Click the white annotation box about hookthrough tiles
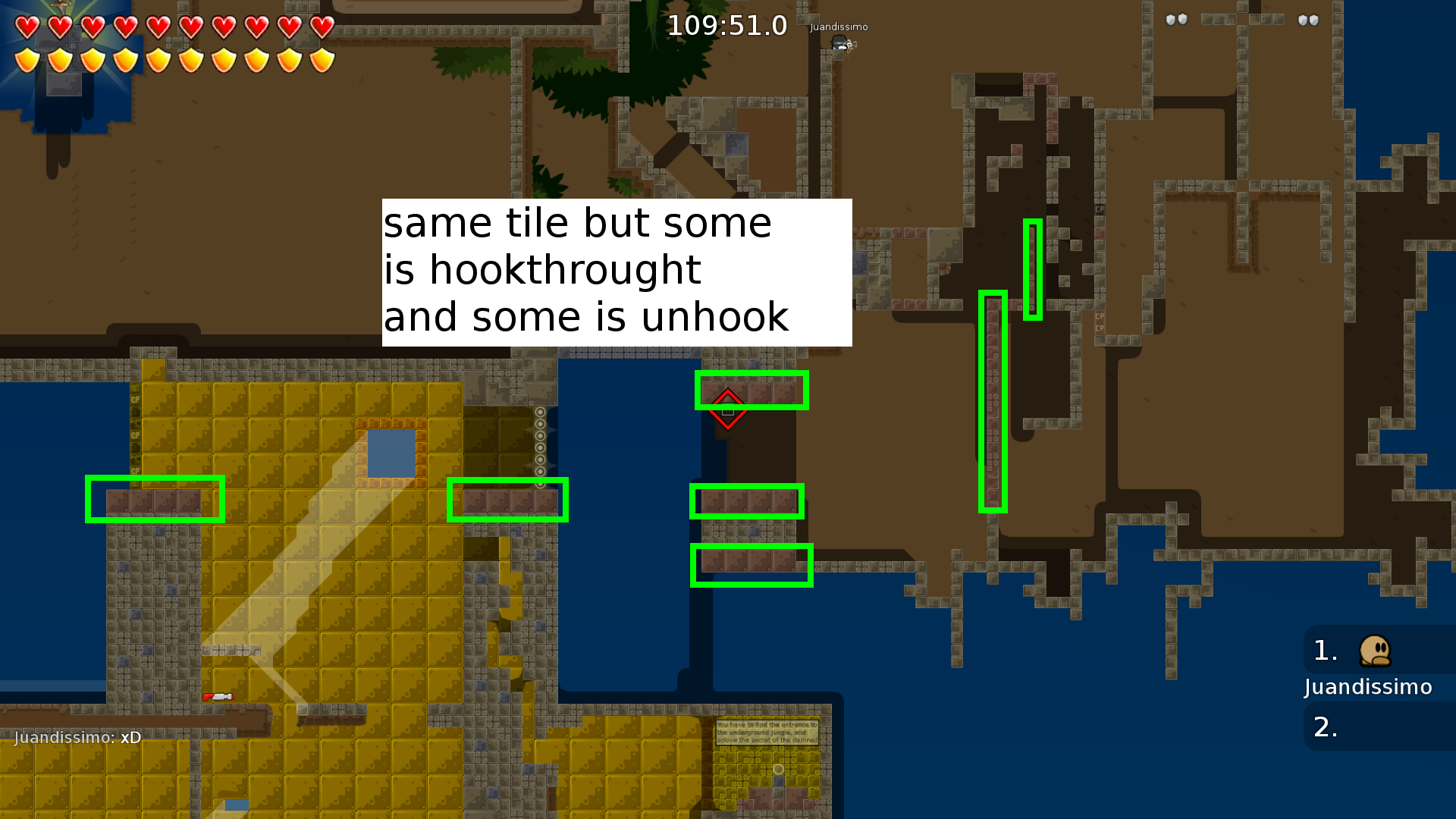Viewport: 1456px width, 819px height. click(616, 271)
